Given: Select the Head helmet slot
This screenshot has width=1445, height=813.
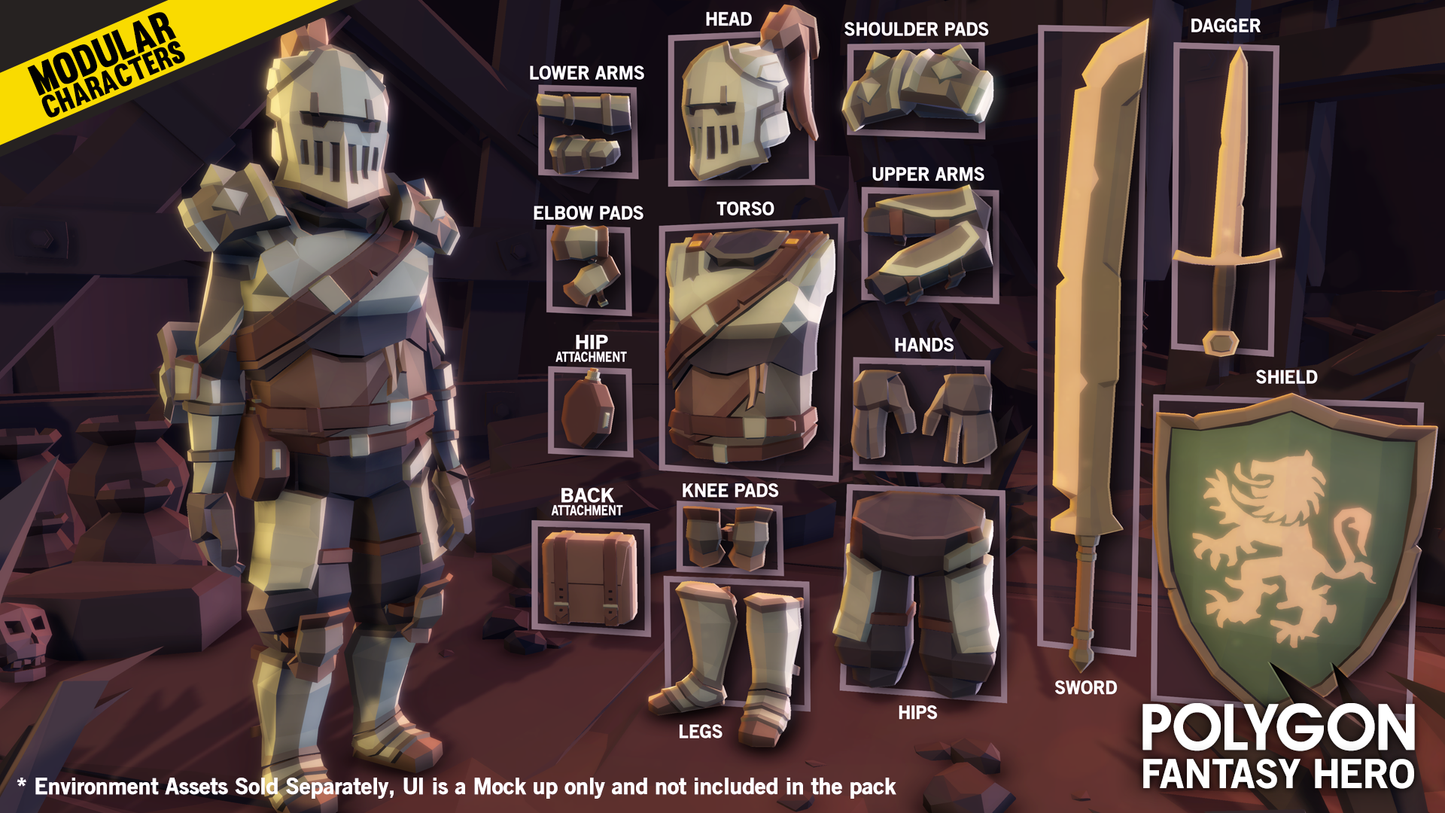Looking at the screenshot, I should 741,110.
